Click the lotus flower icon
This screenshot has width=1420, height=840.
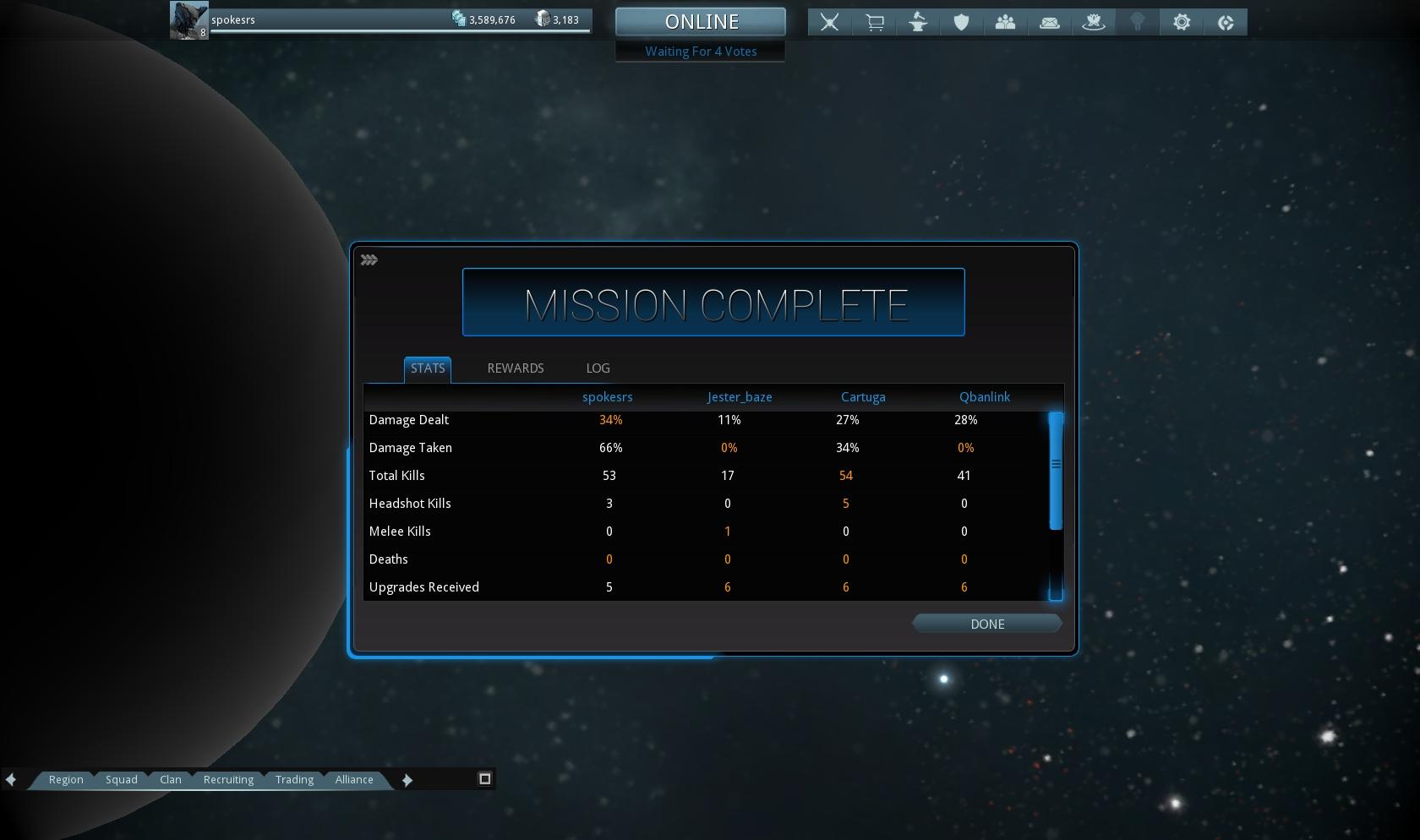click(x=1094, y=23)
